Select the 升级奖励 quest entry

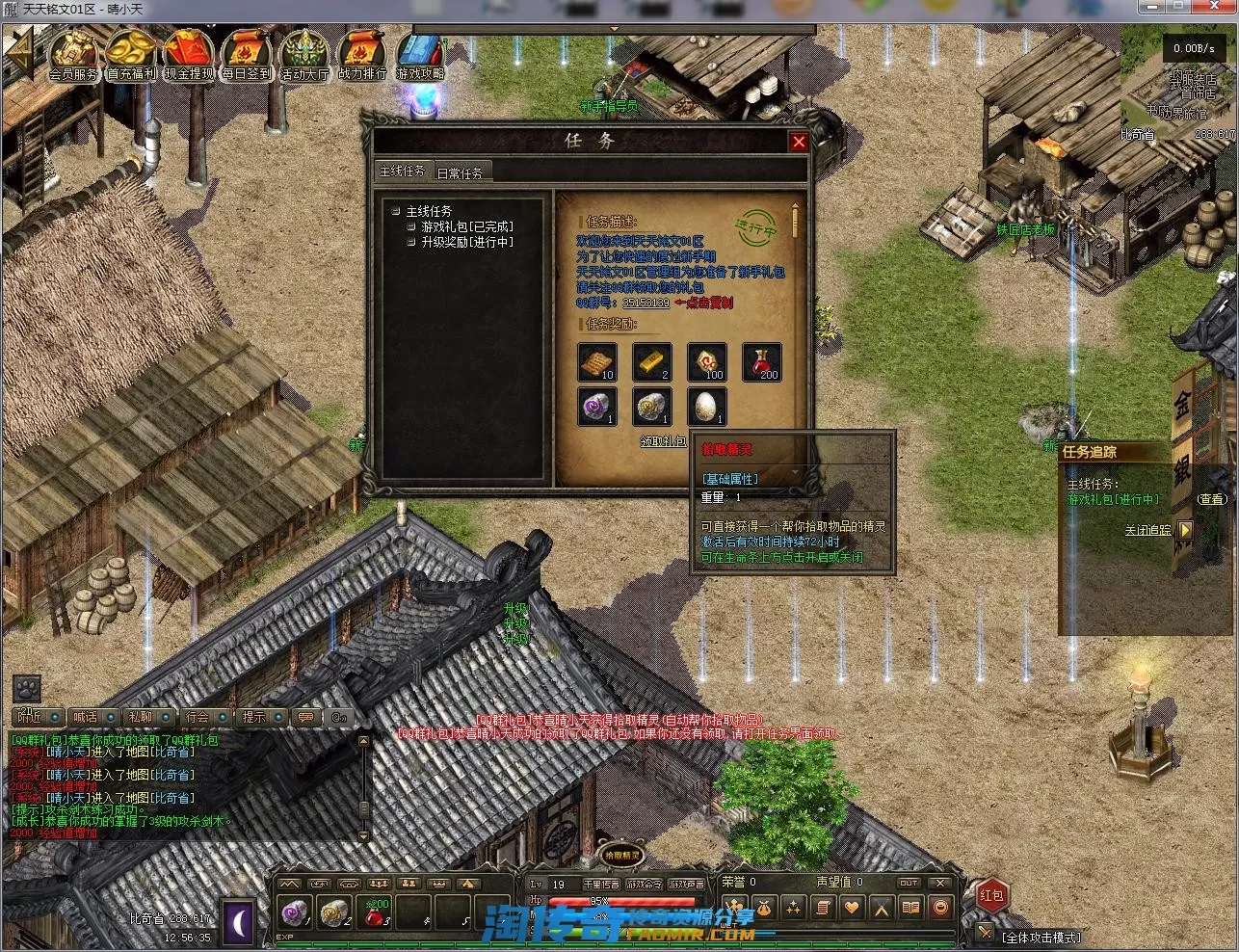click(x=466, y=242)
